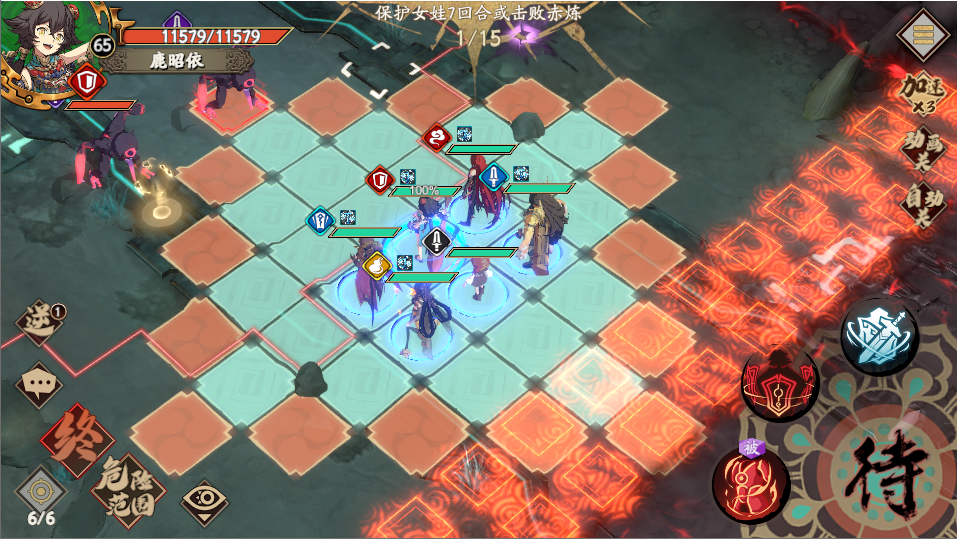The image size is (957, 539).
Task: Open the chat speech bubble
Action: coord(38,382)
